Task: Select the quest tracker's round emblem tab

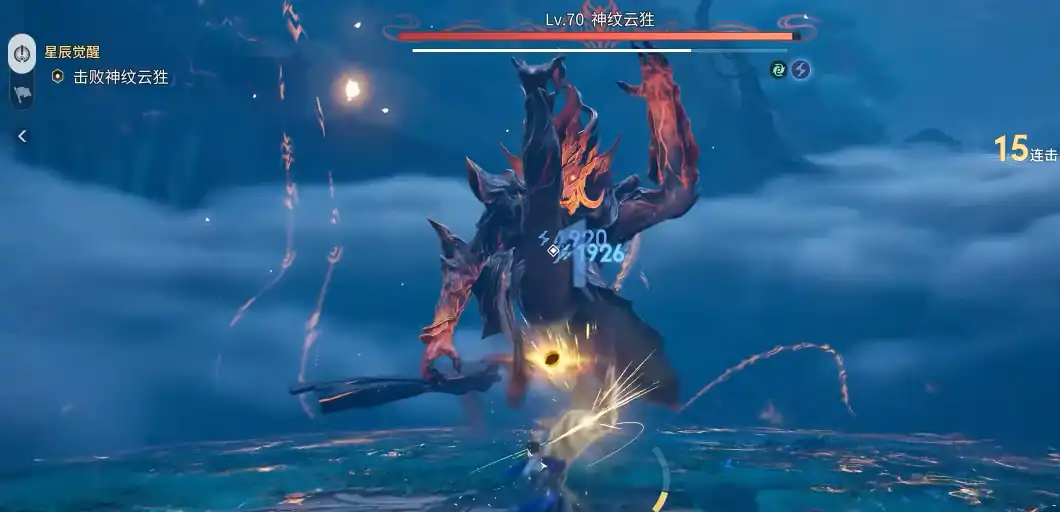Action: coord(22,52)
